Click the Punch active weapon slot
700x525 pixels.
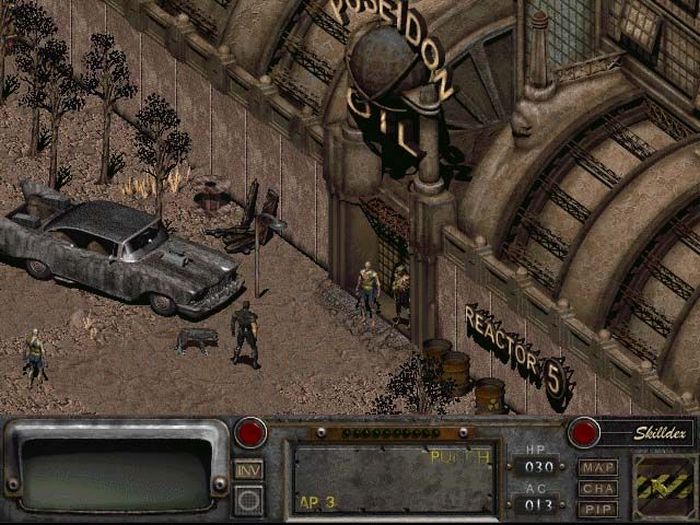point(393,479)
